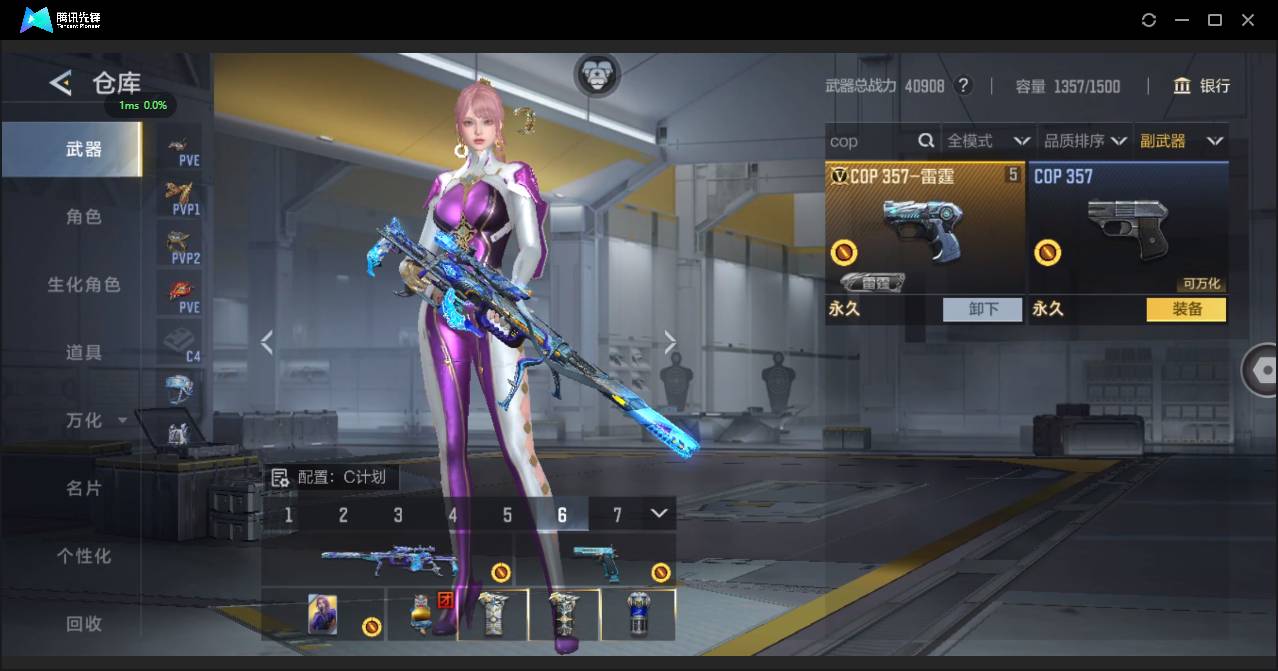The height and width of the screenshot is (671, 1278).
Task: Open the 名片 name card category
Action: tap(84, 488)
